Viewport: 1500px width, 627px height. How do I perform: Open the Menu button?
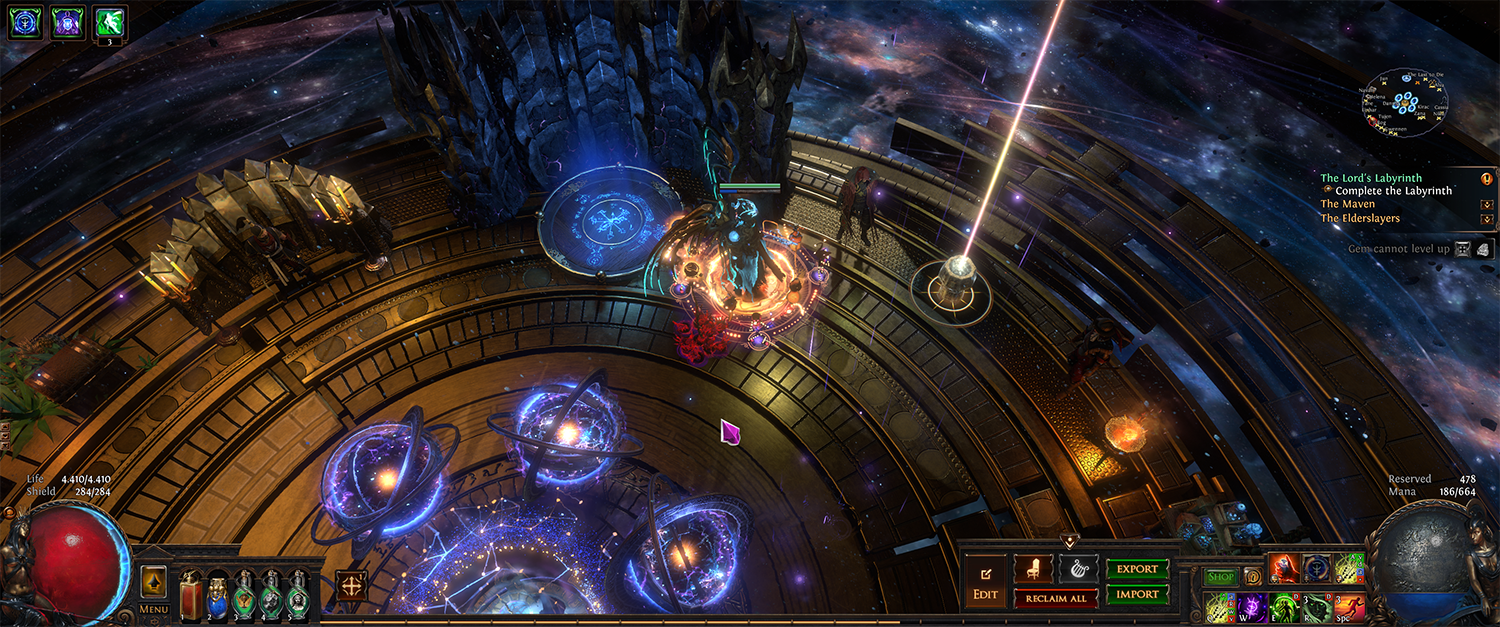(154, 609)
